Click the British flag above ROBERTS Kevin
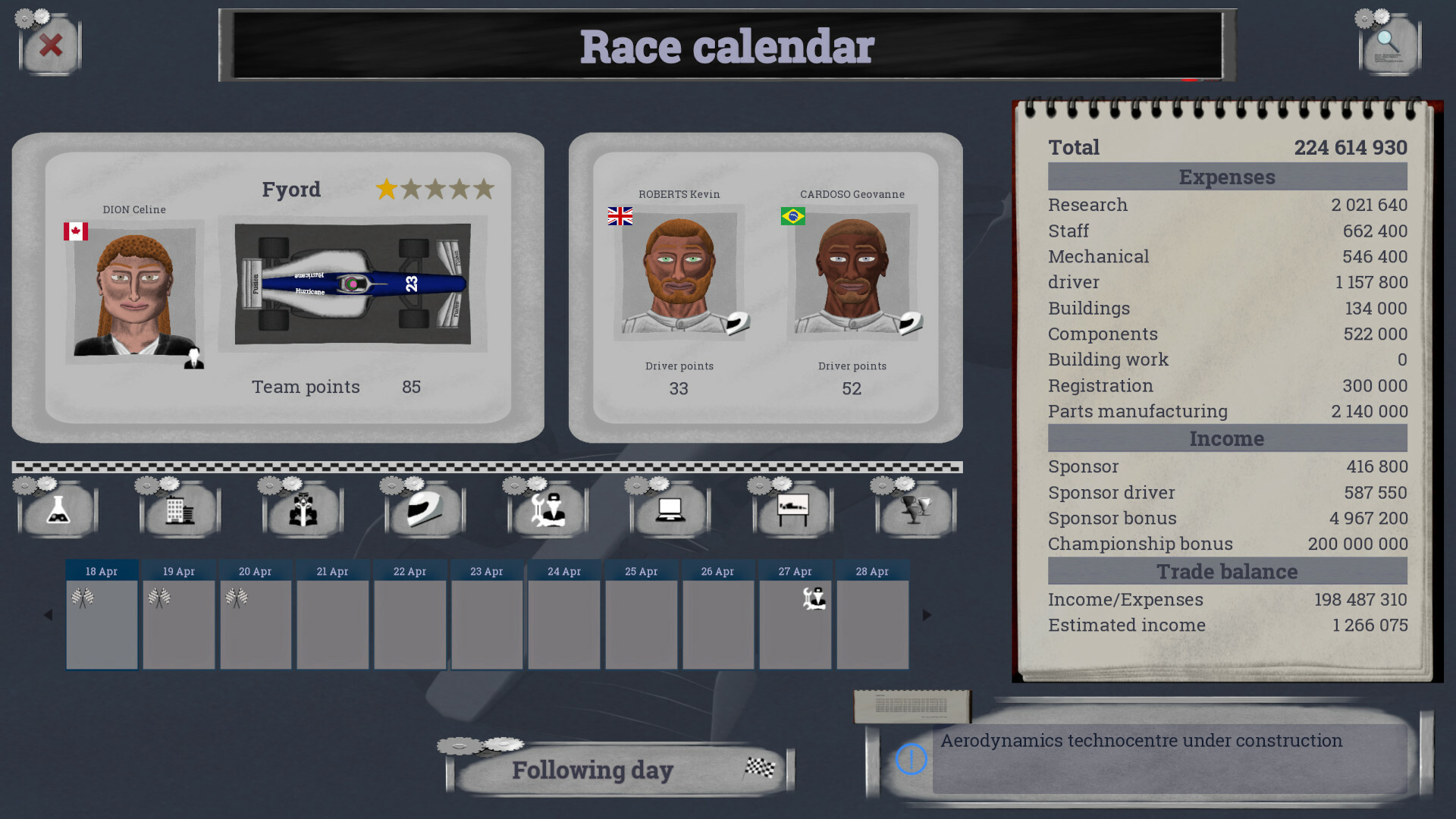The image size is (1456, 819). (619, 217)
